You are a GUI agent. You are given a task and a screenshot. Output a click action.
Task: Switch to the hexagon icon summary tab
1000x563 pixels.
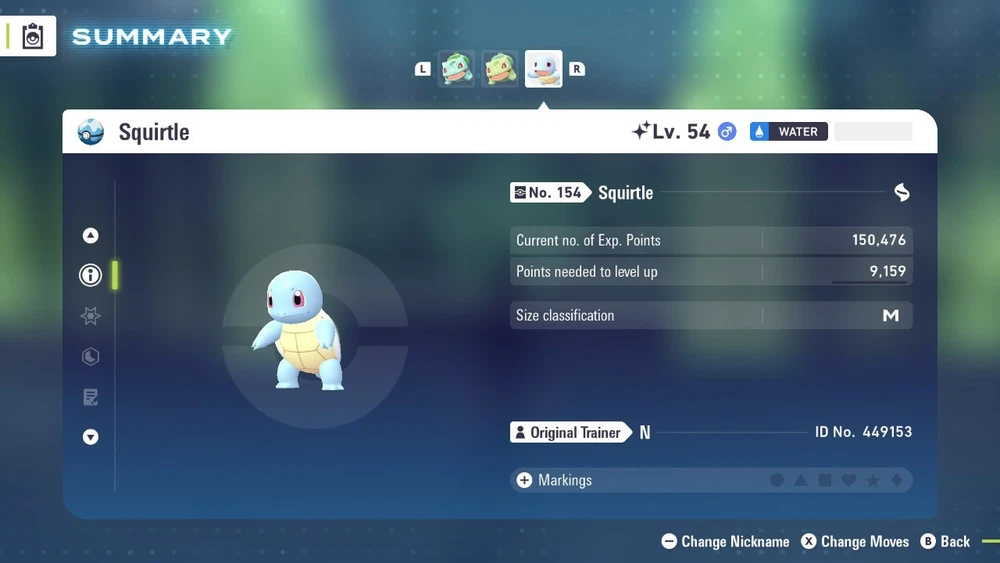pos(91,357)
